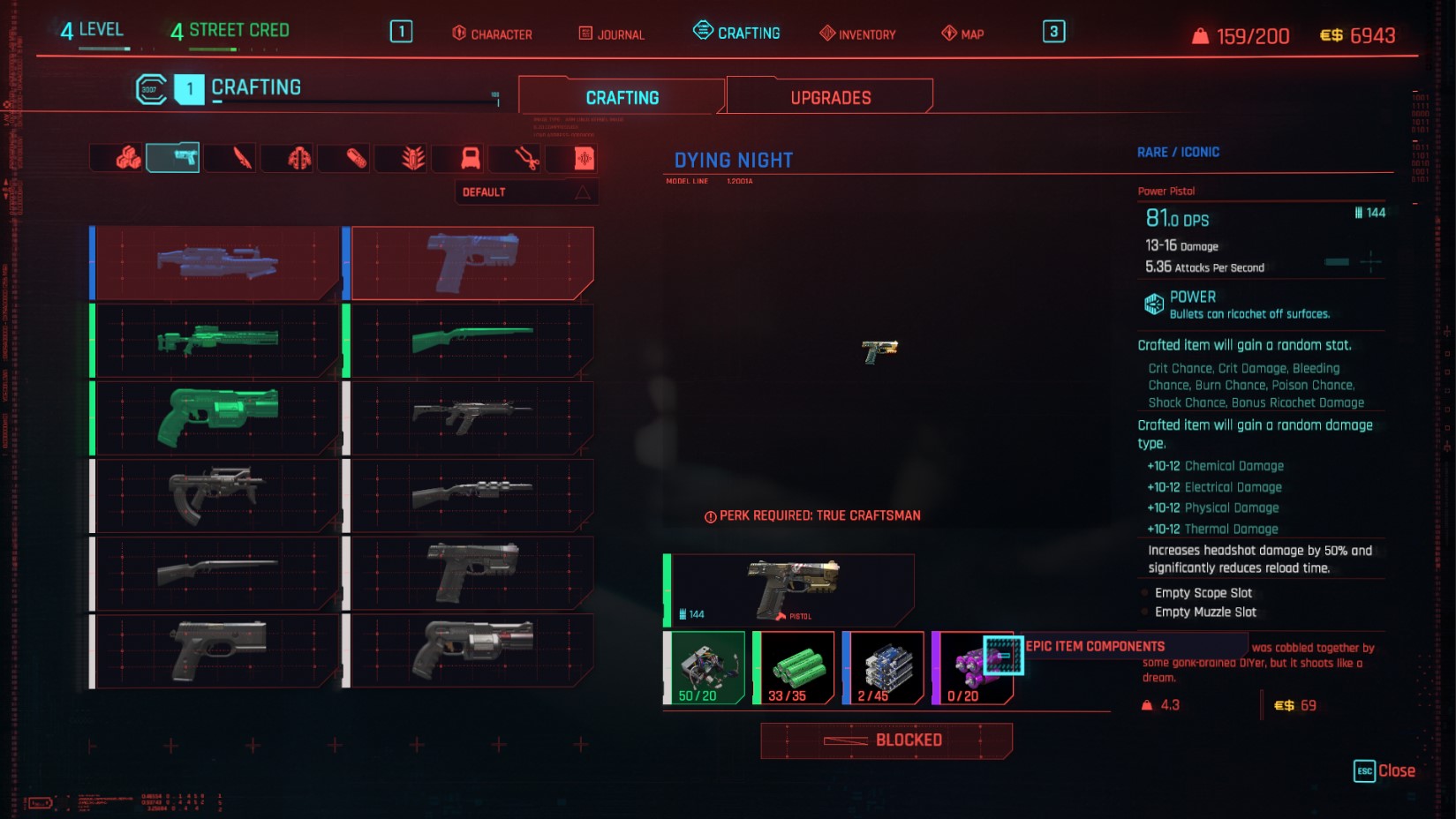Go to the Journal screen
This screenshot has width=1456, height=819.
pyautogui.click(x=612, y=34)
